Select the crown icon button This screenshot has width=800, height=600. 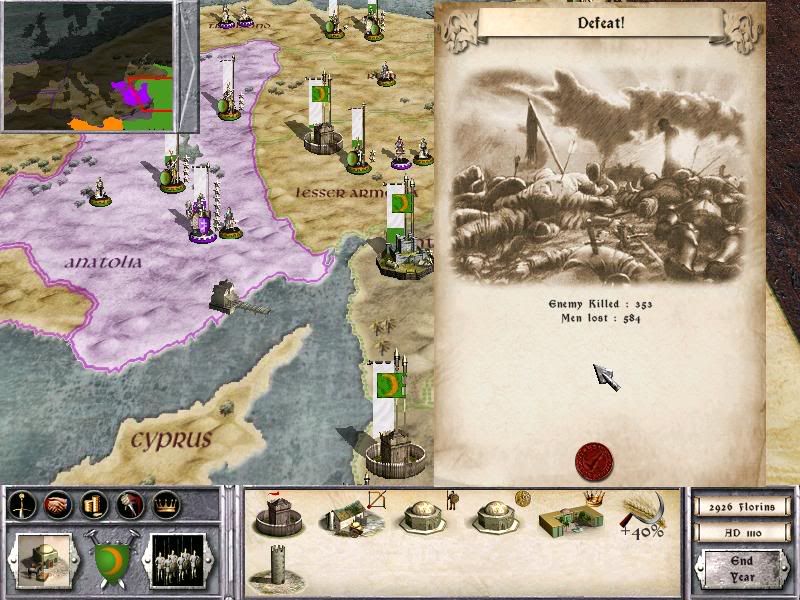(x=165, y=506)
